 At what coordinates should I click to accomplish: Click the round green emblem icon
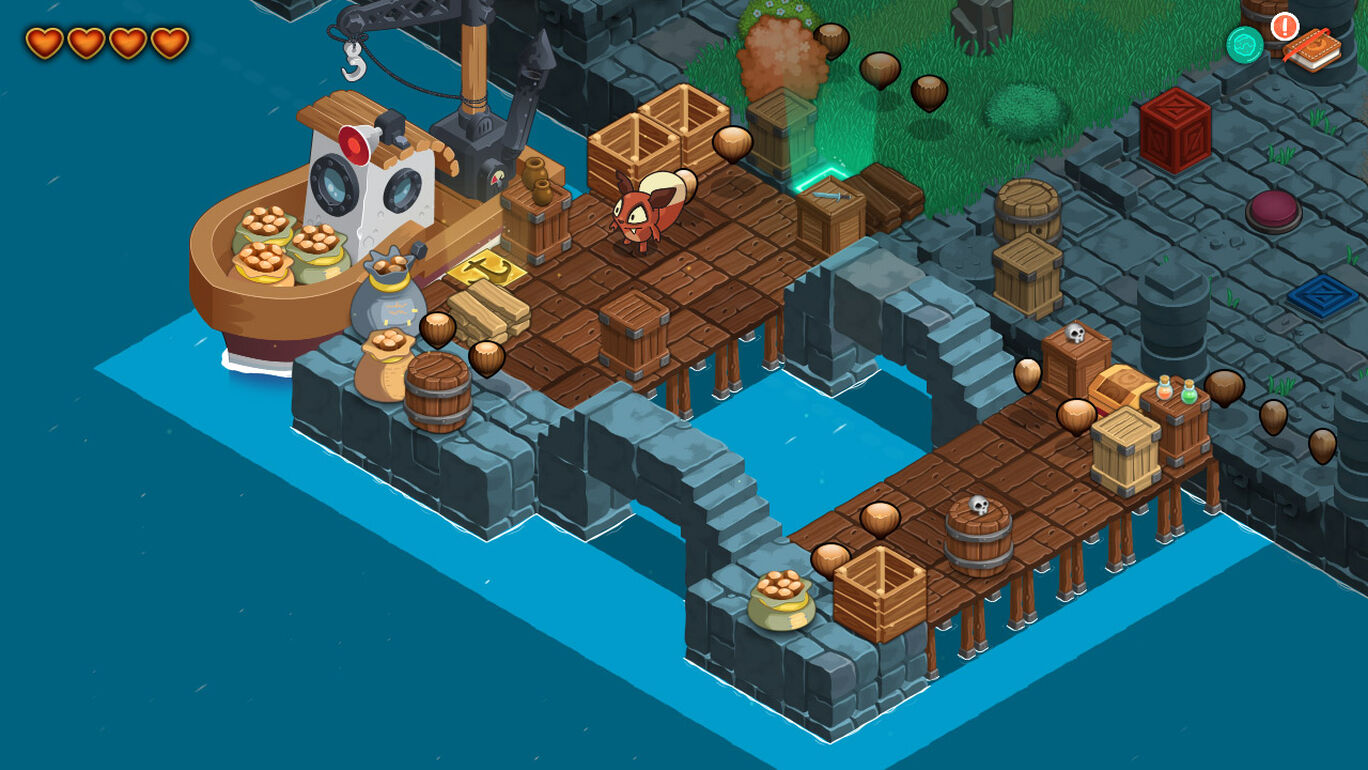[1244, 45]
